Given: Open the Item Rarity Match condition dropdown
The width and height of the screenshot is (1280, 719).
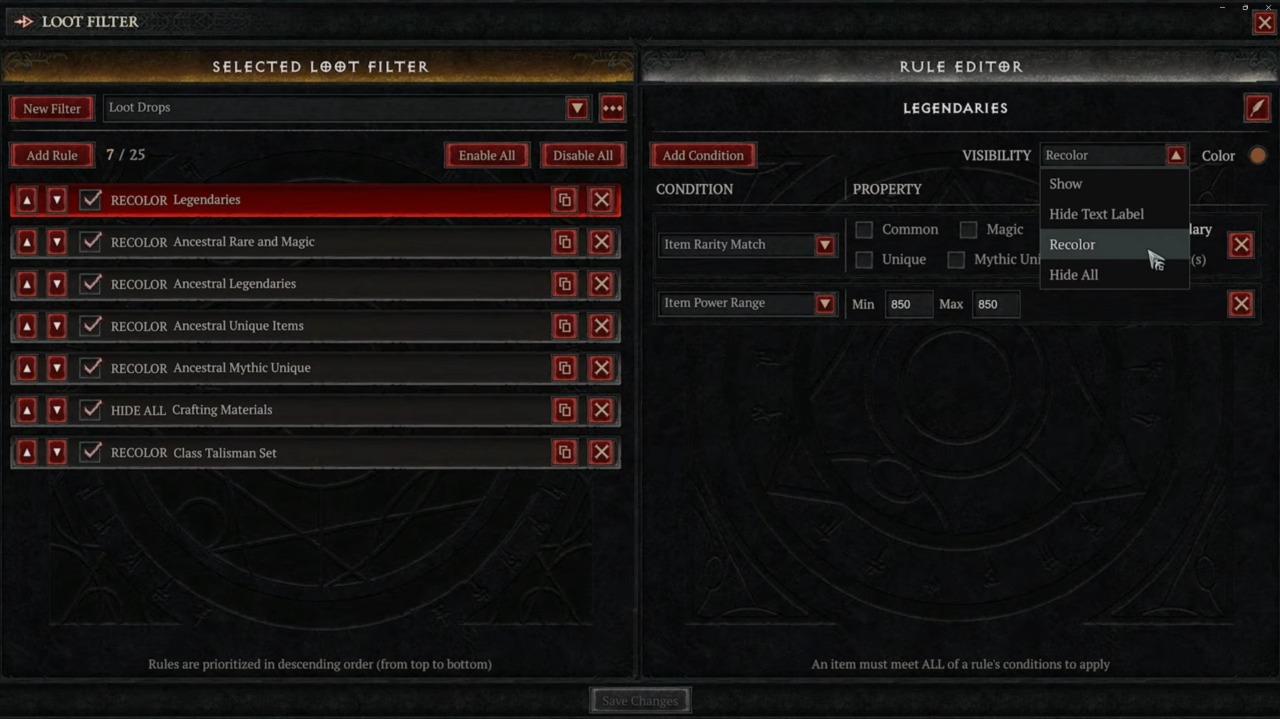Looking at the screenshot, I should [825, 244].
